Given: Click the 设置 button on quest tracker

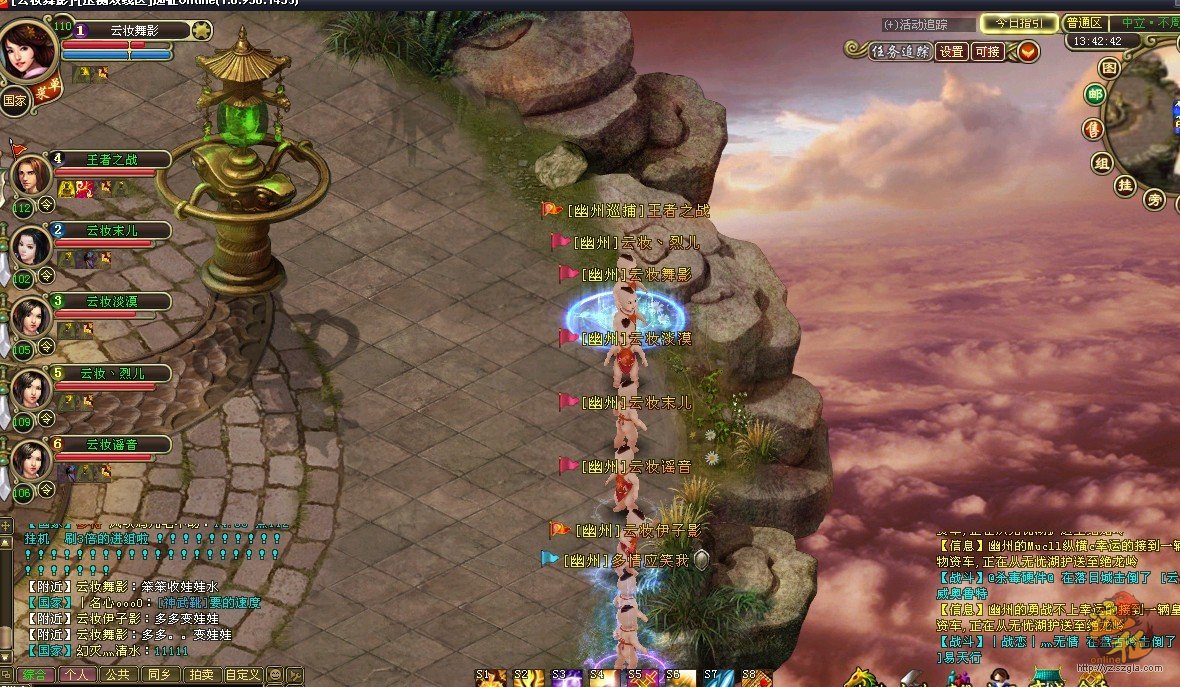Looking at the screenshot, I should 952,51.
